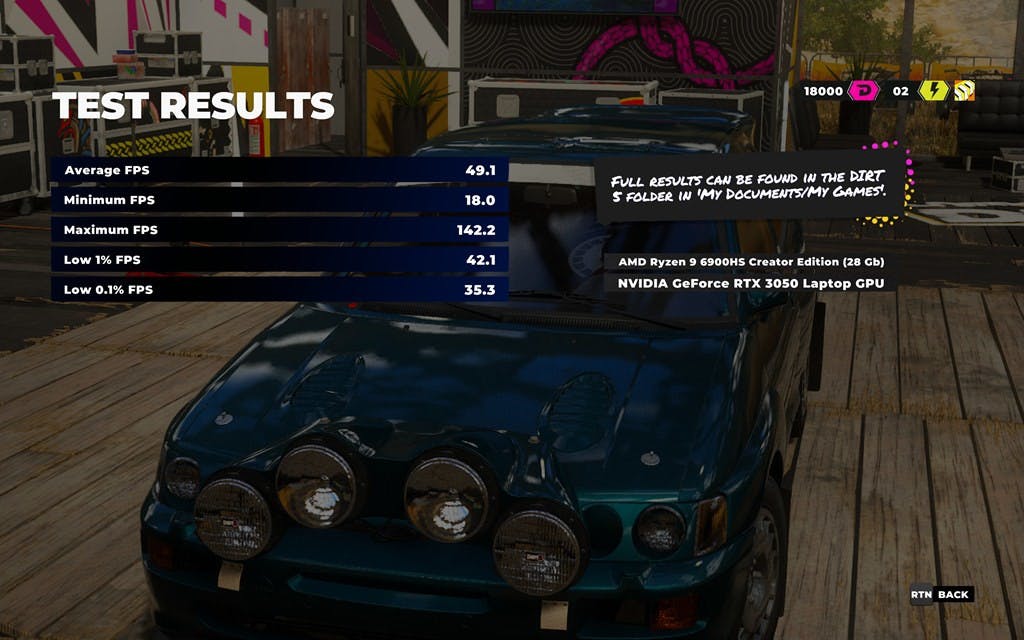This screenshot has width=1024, height=640.
Task: Go back using the BACK button
Action: point(941,595)
